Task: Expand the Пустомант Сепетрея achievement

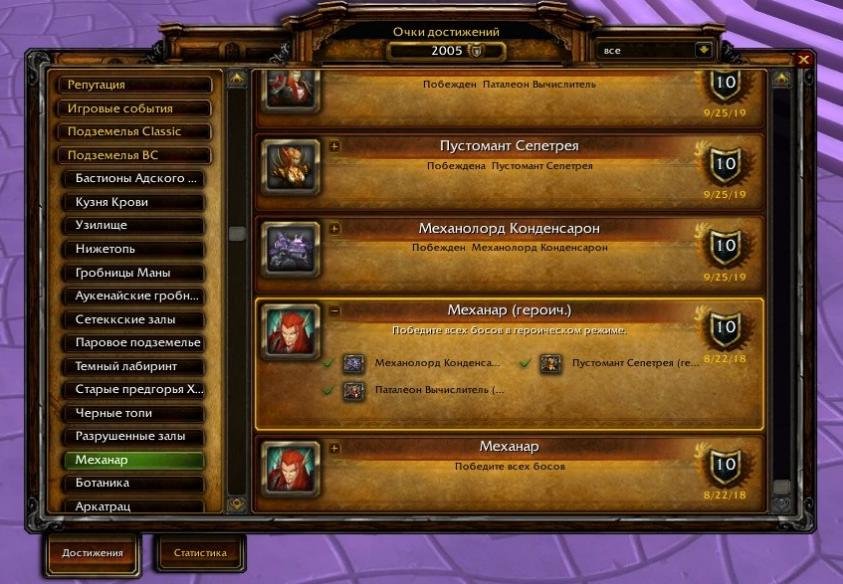Action: (334, 146)
